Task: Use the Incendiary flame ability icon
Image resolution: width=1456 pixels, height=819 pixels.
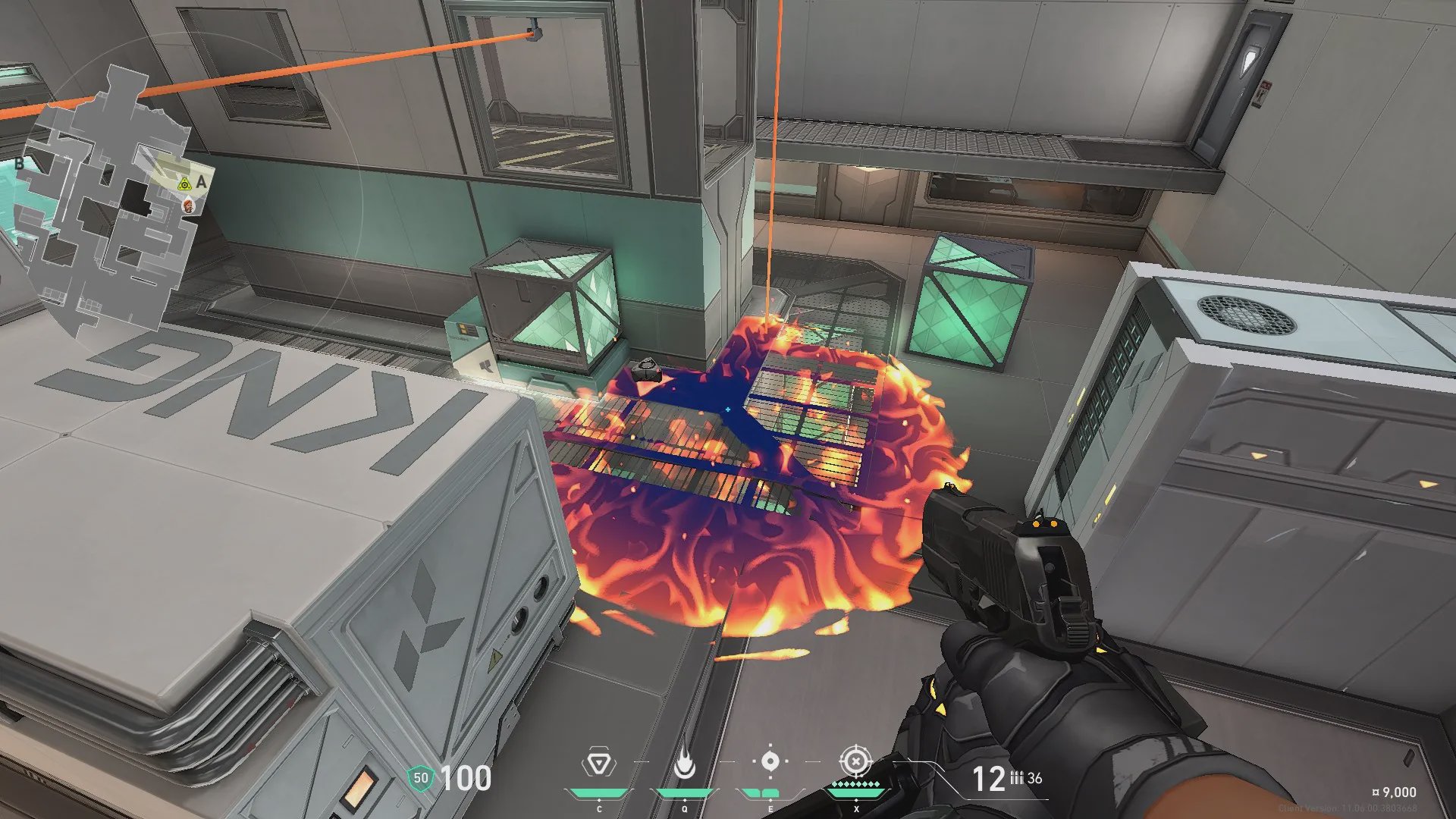Action: point(685,764)
